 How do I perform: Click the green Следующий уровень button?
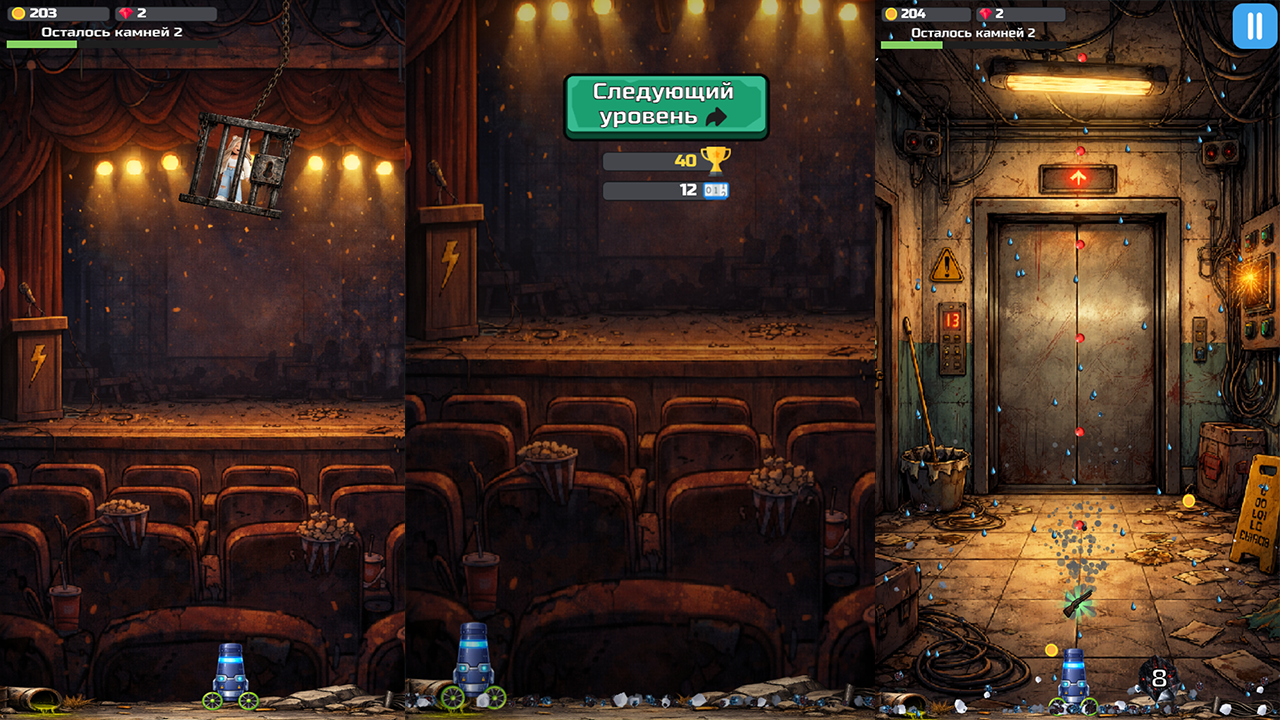[x=665, y=106]
